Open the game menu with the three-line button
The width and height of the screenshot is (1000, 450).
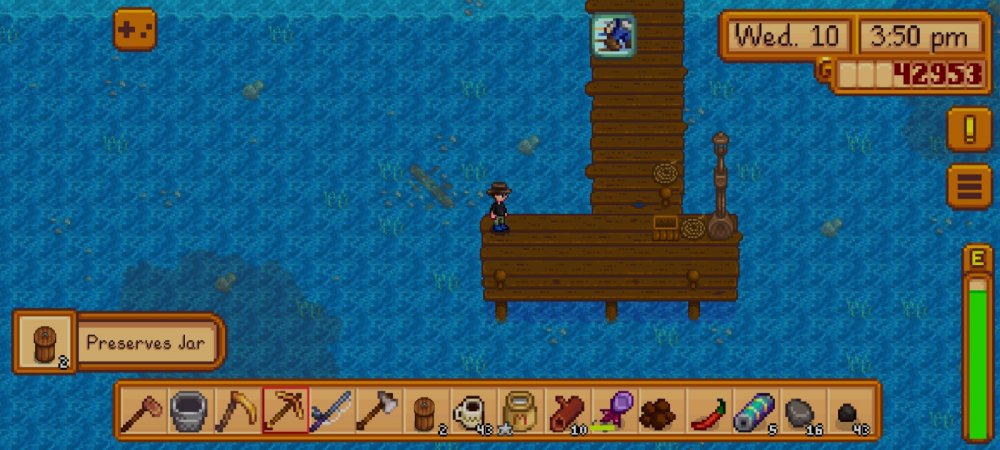click(969, 186)
